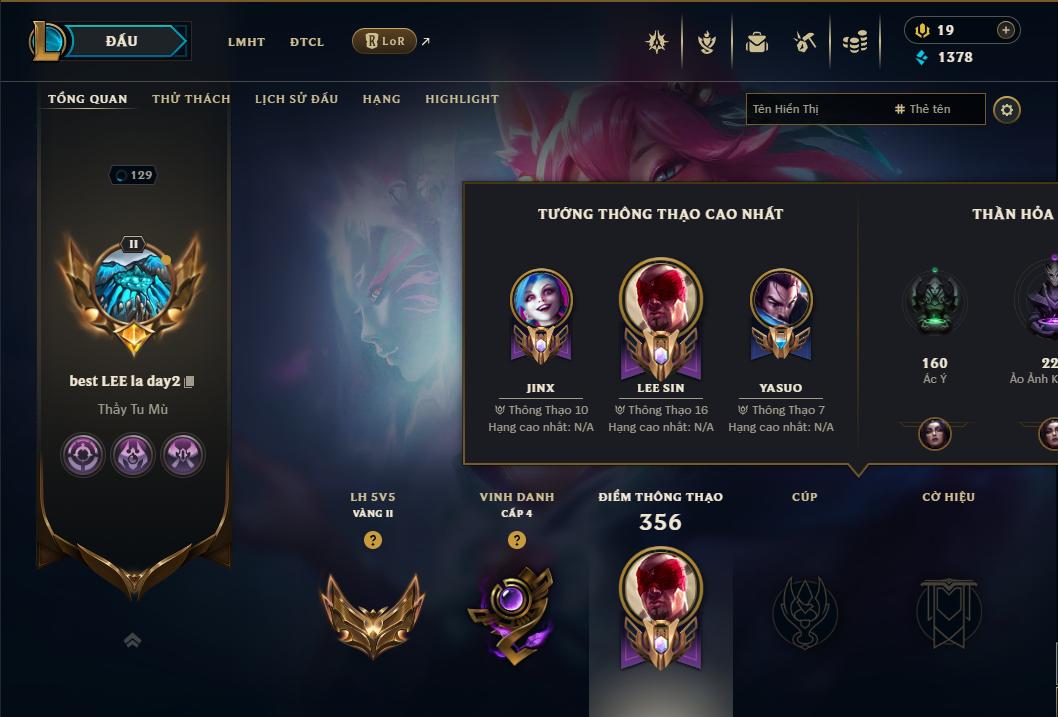This screenshot has width=1058, height=717.
Task: Show the Highlight tab
Action: coord(462,99)
